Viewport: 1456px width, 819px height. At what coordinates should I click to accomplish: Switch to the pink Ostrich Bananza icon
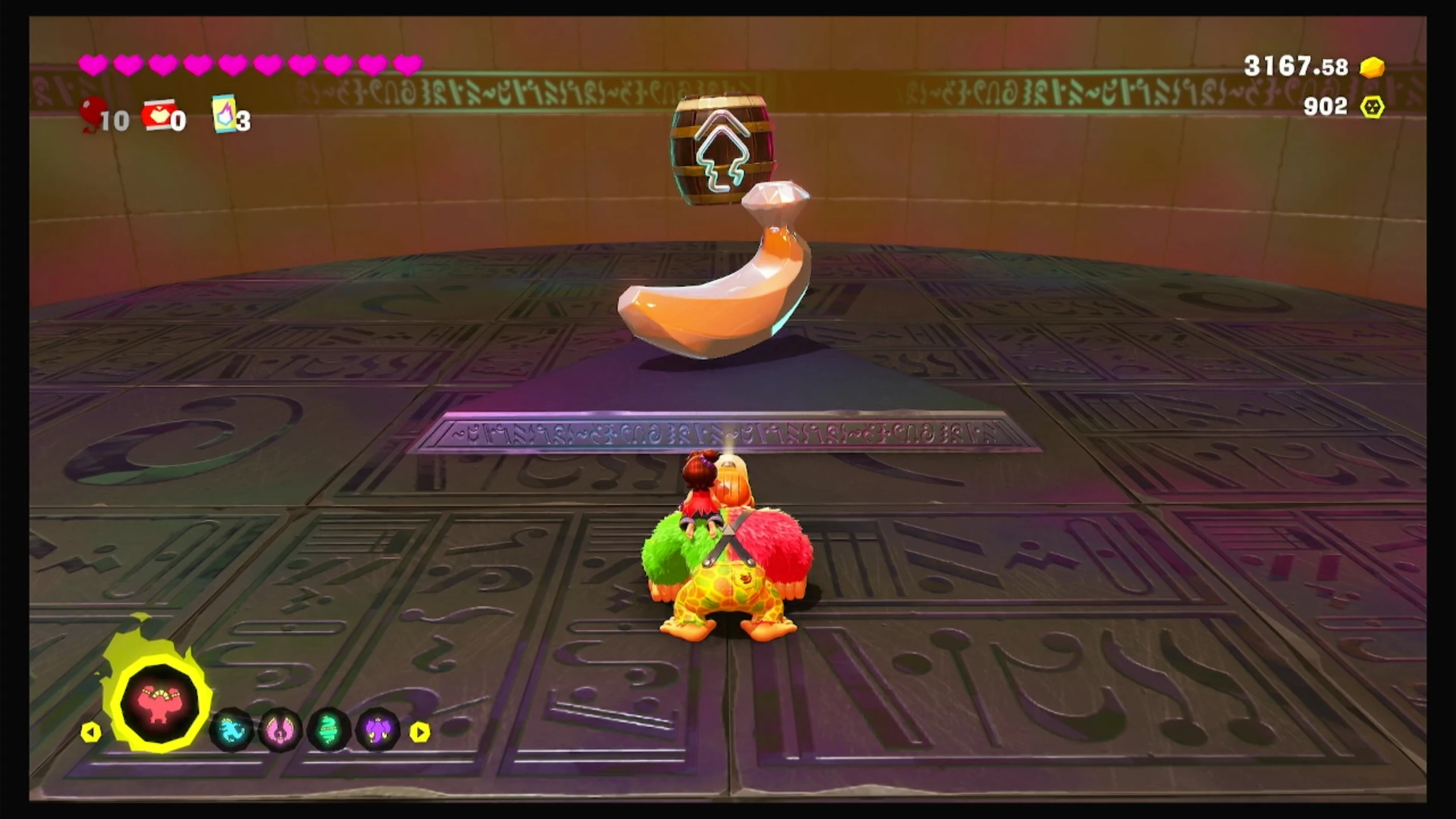(x=280, y=730)
